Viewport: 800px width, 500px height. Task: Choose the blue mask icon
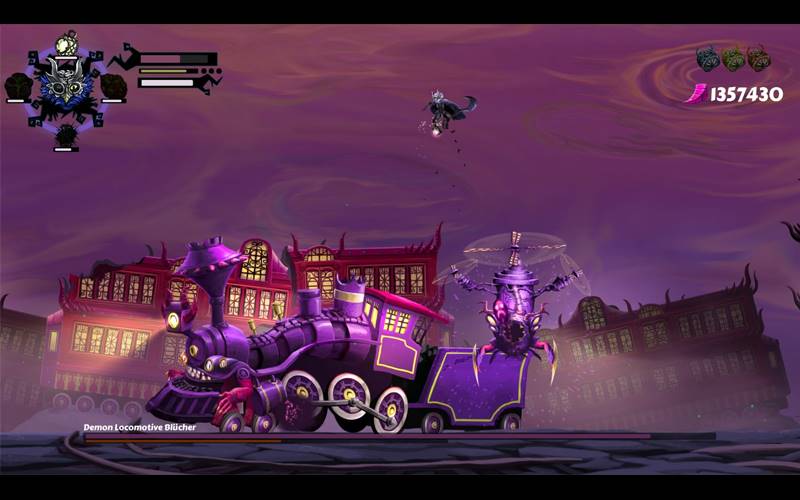tap(708, 58)
